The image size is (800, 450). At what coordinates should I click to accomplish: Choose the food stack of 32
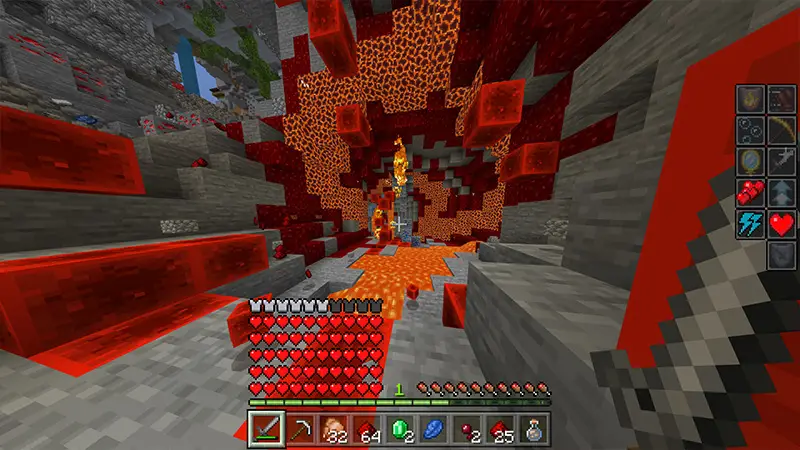pyautogui.click(x=335, y=428)
